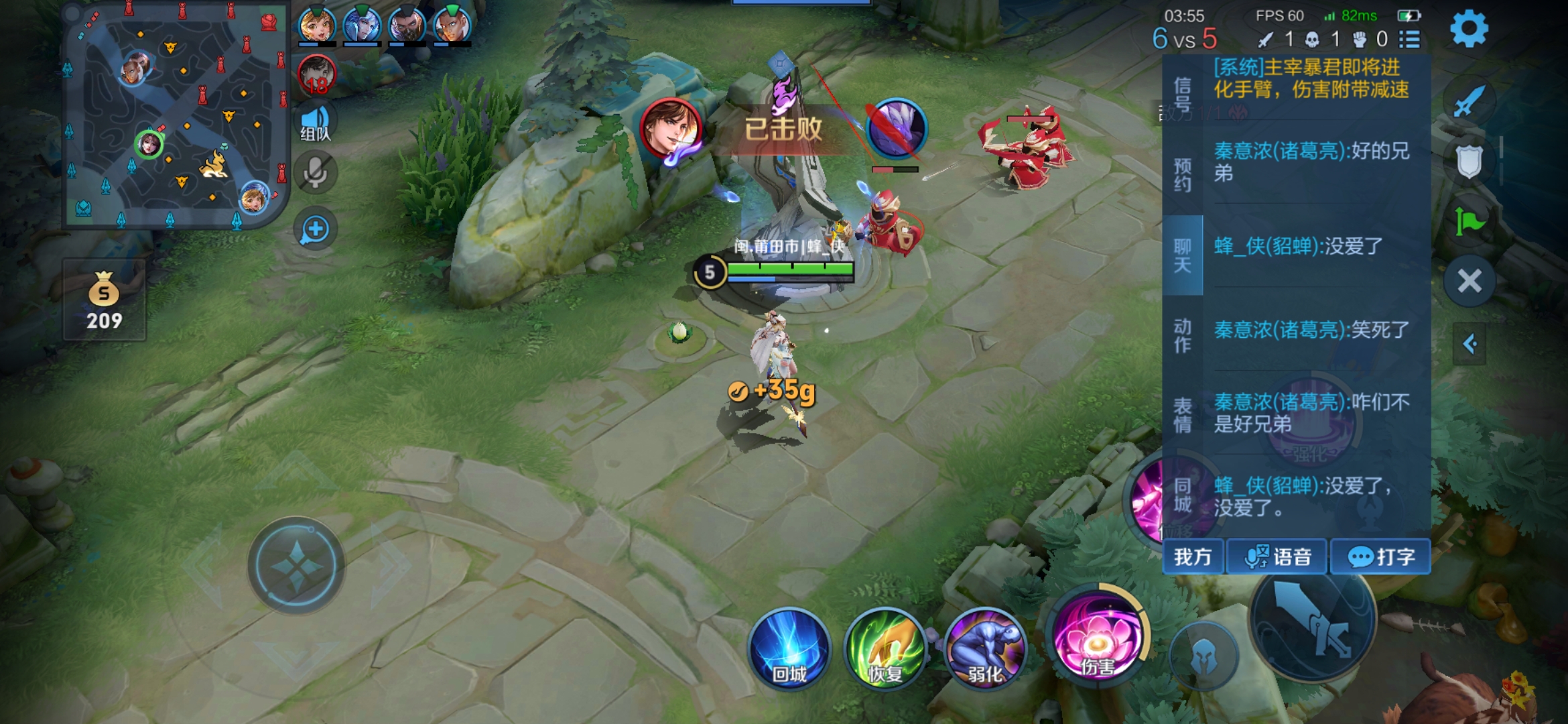Select the 信号 signal tab
The height and width of the screenshot is (724, 1568).
[1183, 95]
